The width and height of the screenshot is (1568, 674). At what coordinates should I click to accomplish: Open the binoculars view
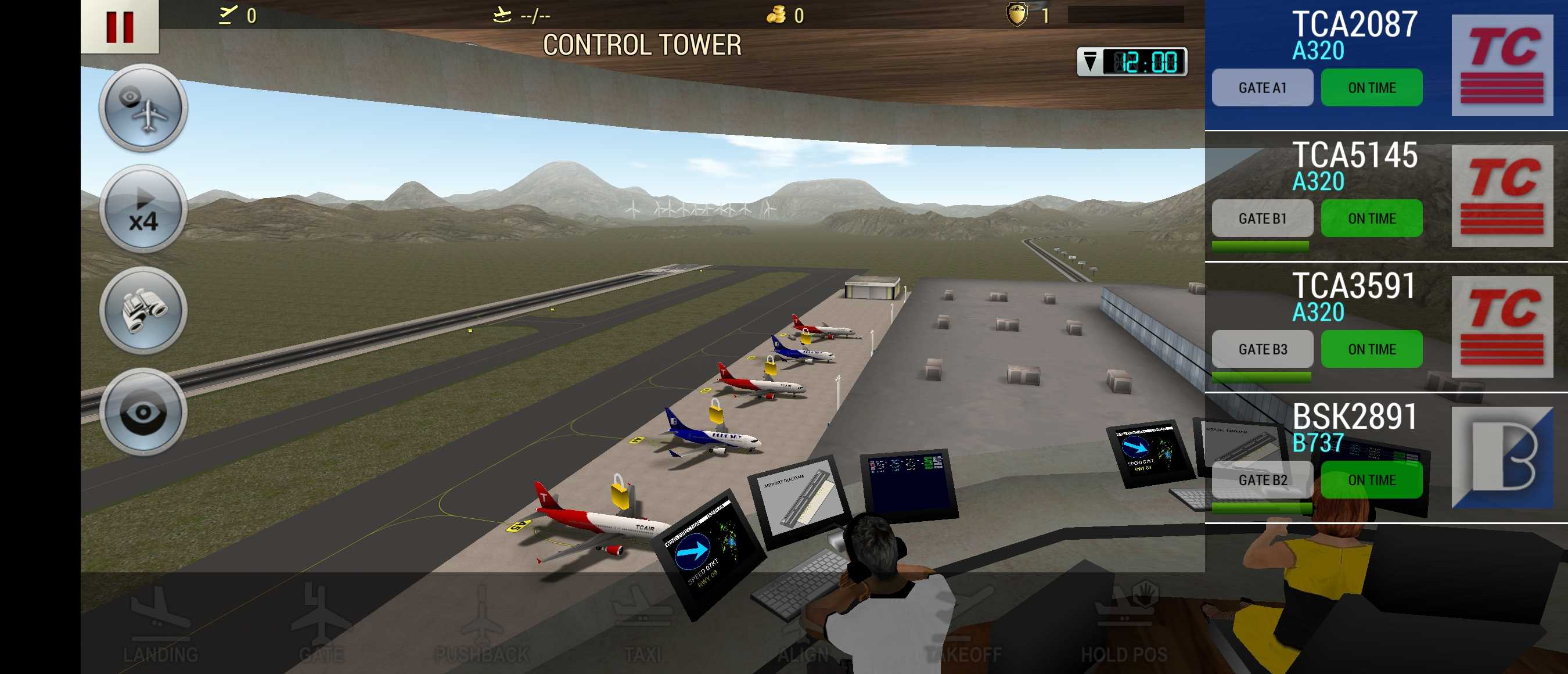coord(143,310)
